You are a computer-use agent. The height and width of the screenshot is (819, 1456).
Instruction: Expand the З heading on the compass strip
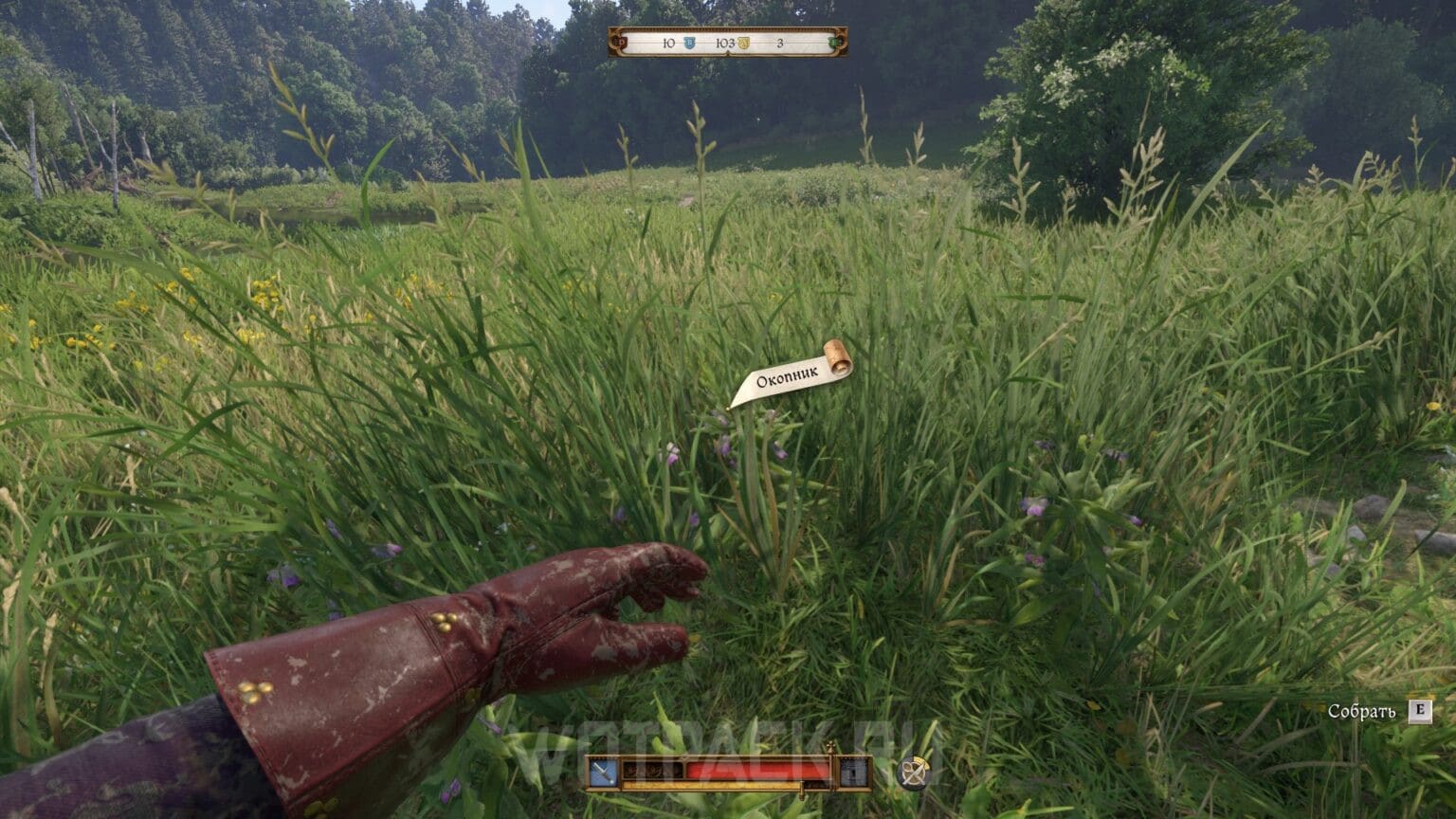780,44
